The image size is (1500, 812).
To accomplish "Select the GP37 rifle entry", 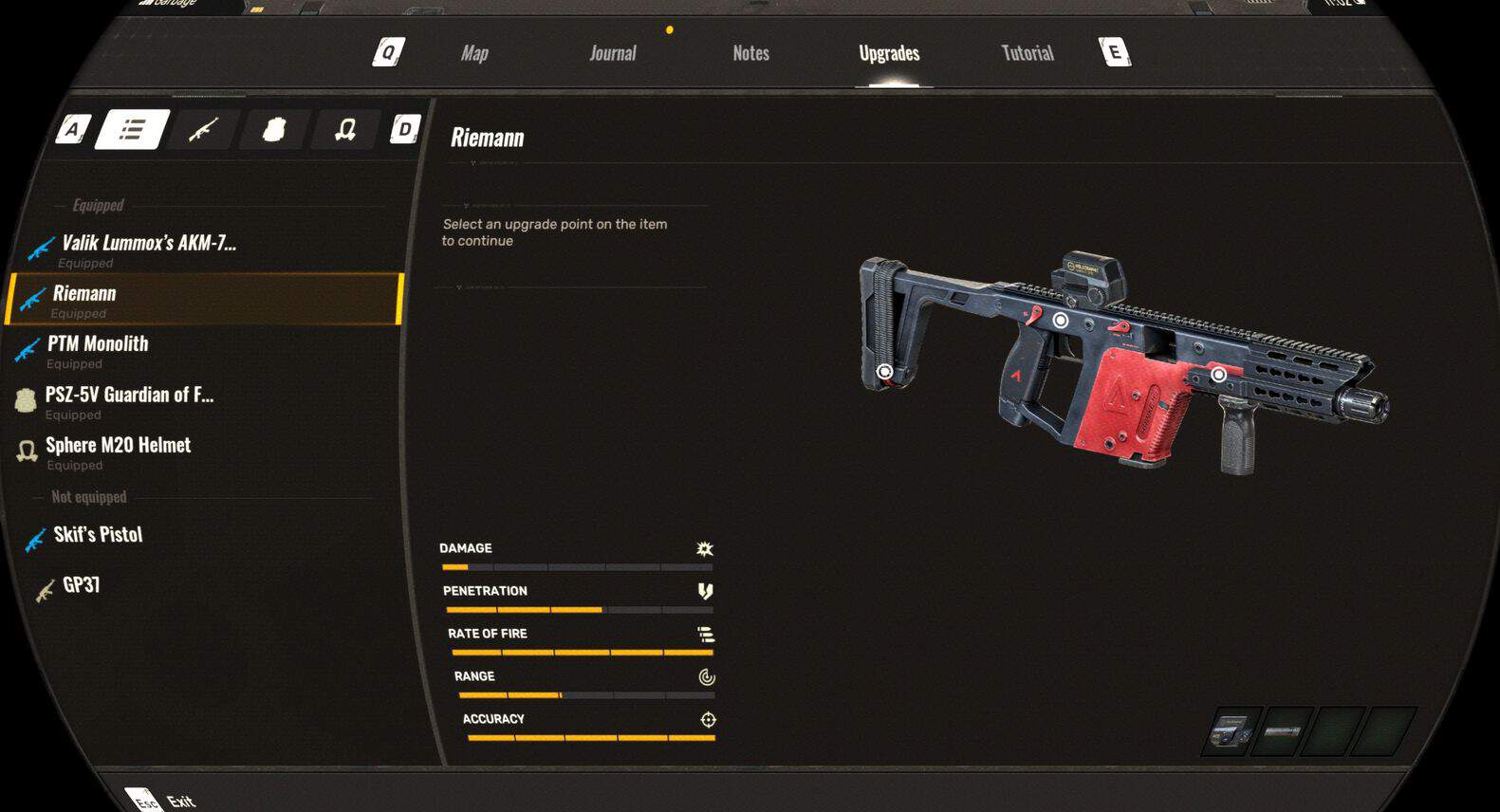I will click(x=81, y=585).
